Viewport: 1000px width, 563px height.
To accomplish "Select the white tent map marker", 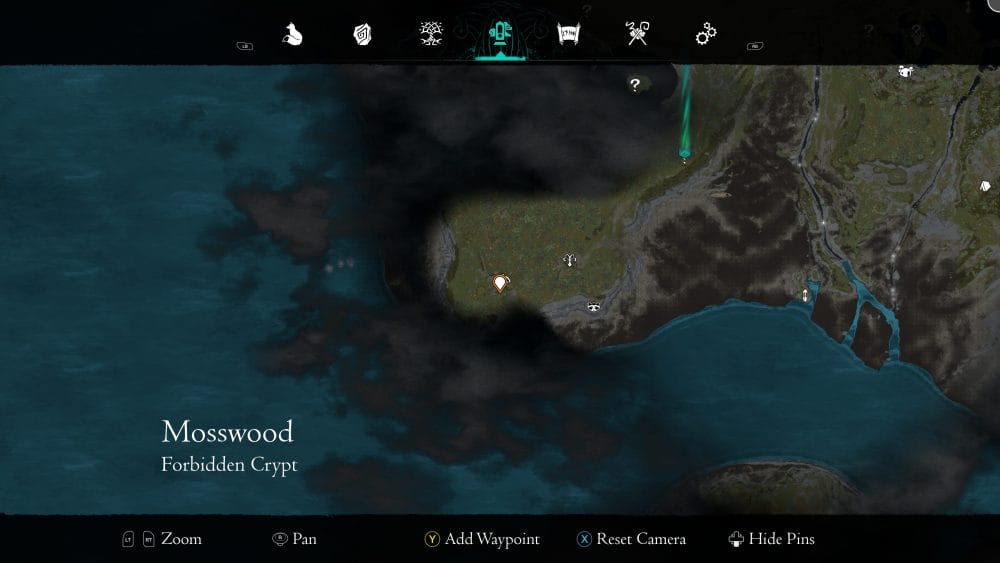I will [x=906, y=71].
